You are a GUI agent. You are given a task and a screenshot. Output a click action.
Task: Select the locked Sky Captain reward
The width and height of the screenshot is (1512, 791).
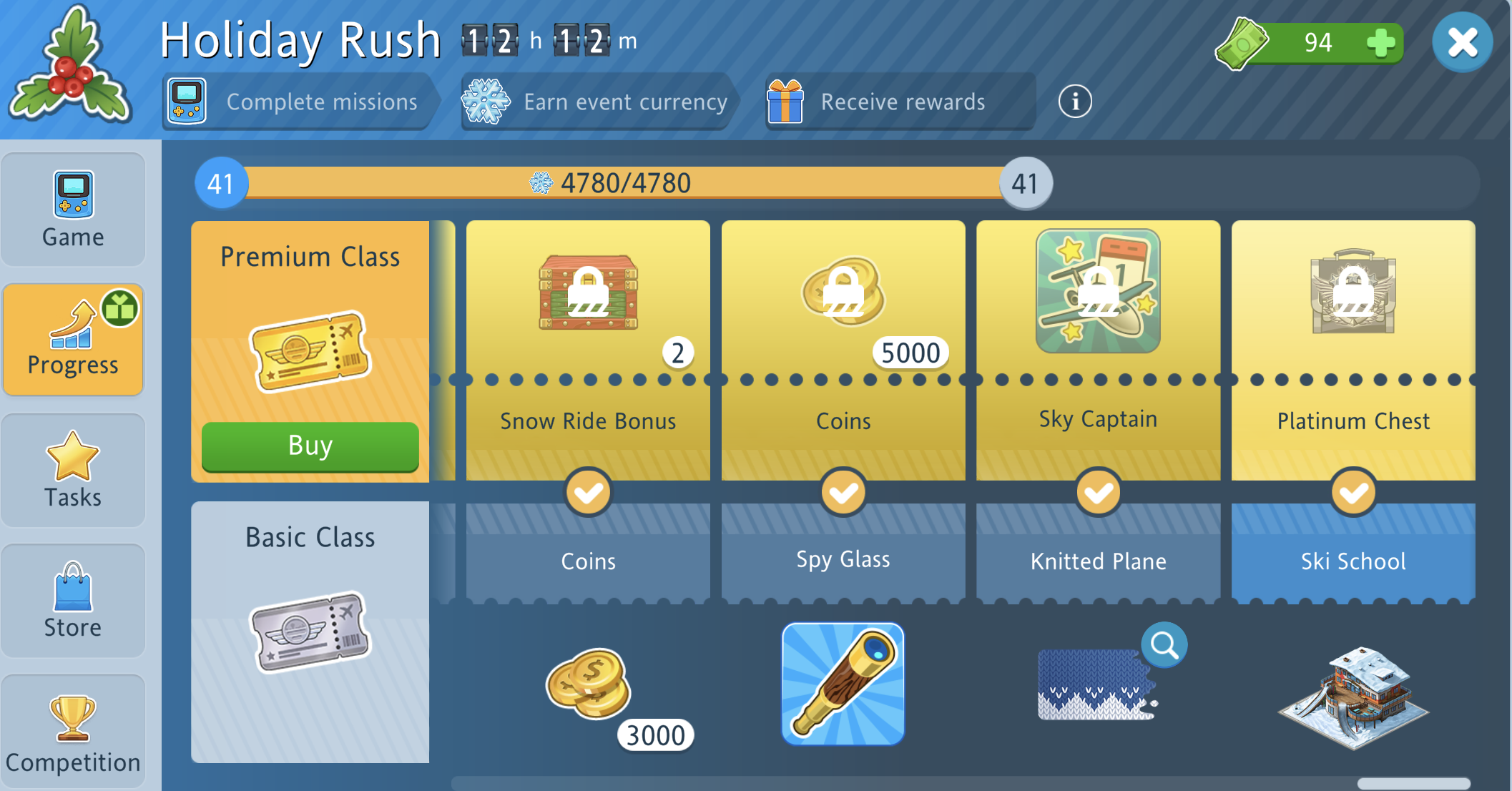tap(1098, 291)
